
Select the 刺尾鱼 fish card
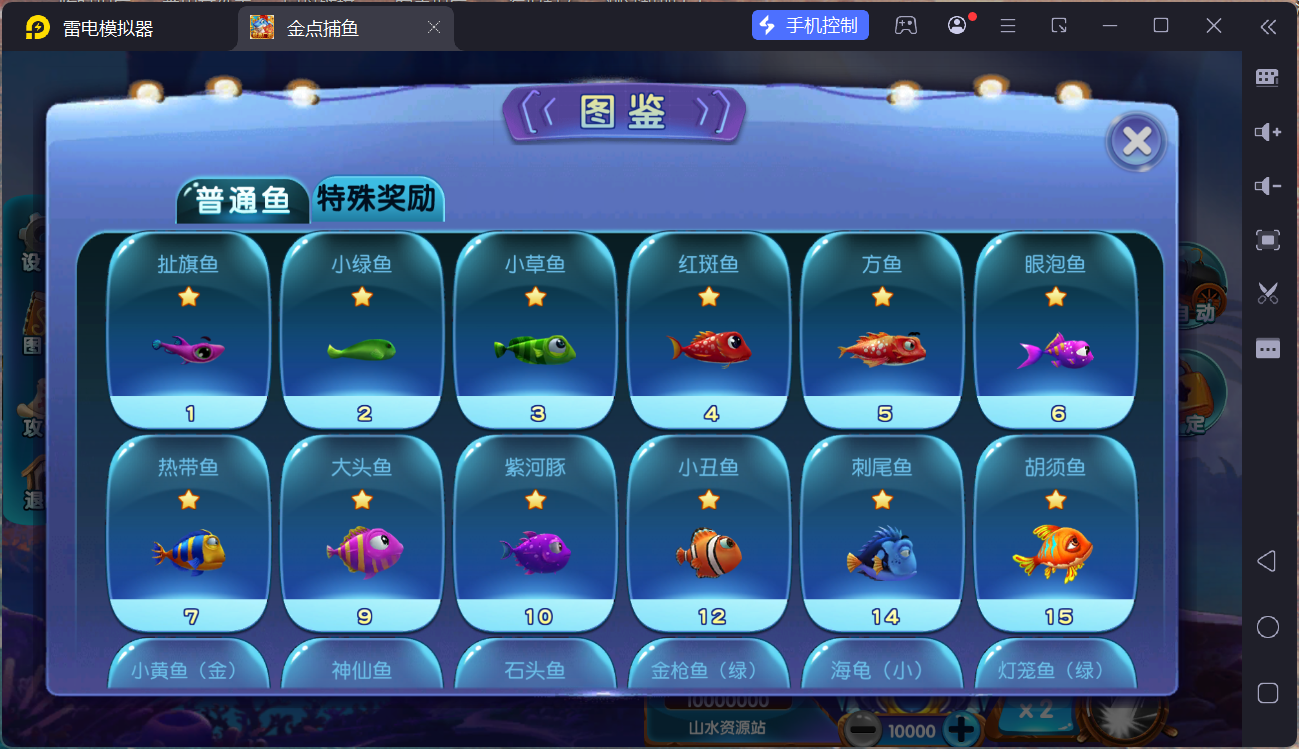(882, 533)
